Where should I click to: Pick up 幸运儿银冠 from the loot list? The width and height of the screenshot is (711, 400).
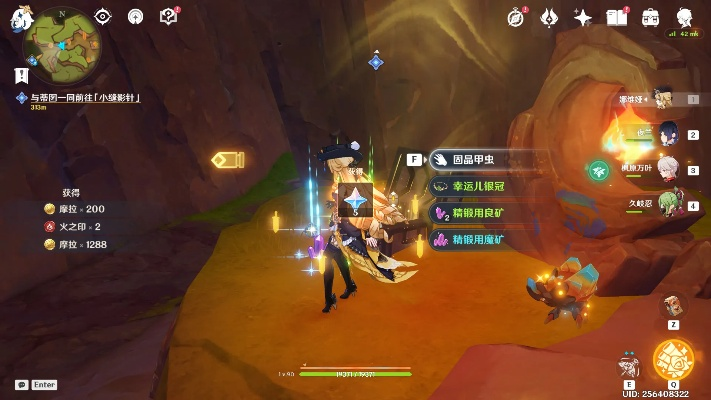487,186
